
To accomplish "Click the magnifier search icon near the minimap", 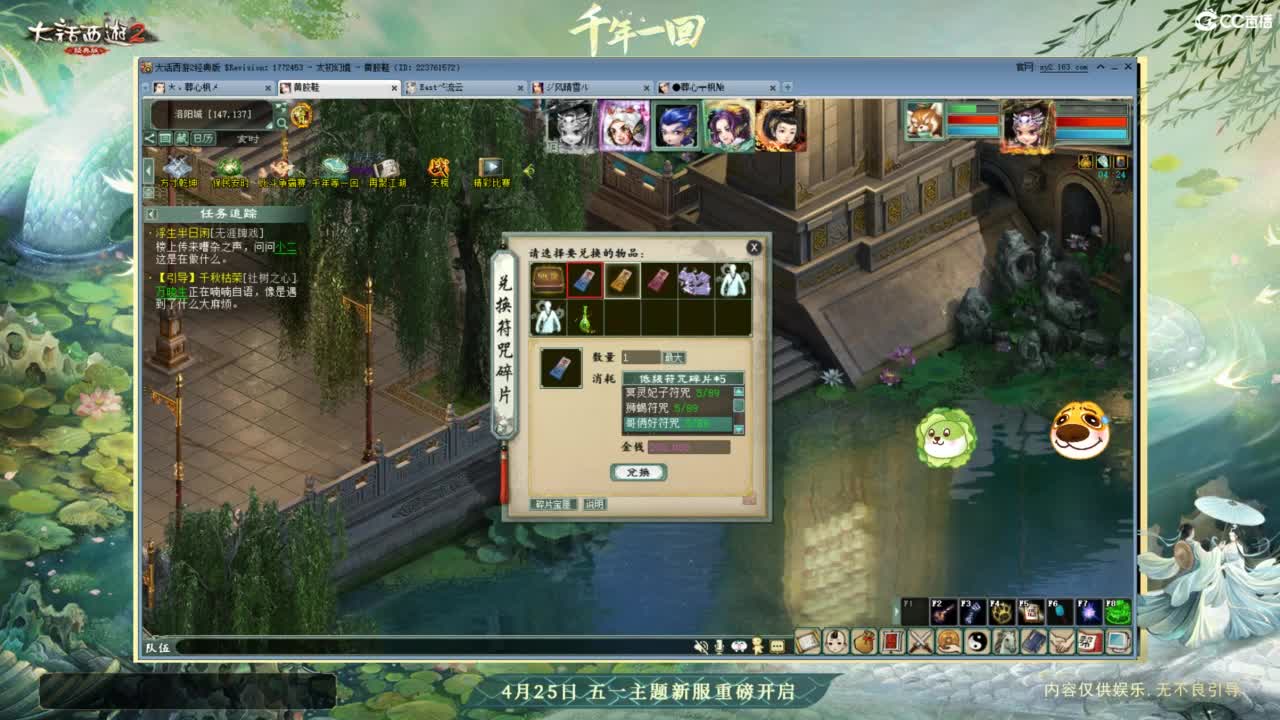I will coord(281,121).
